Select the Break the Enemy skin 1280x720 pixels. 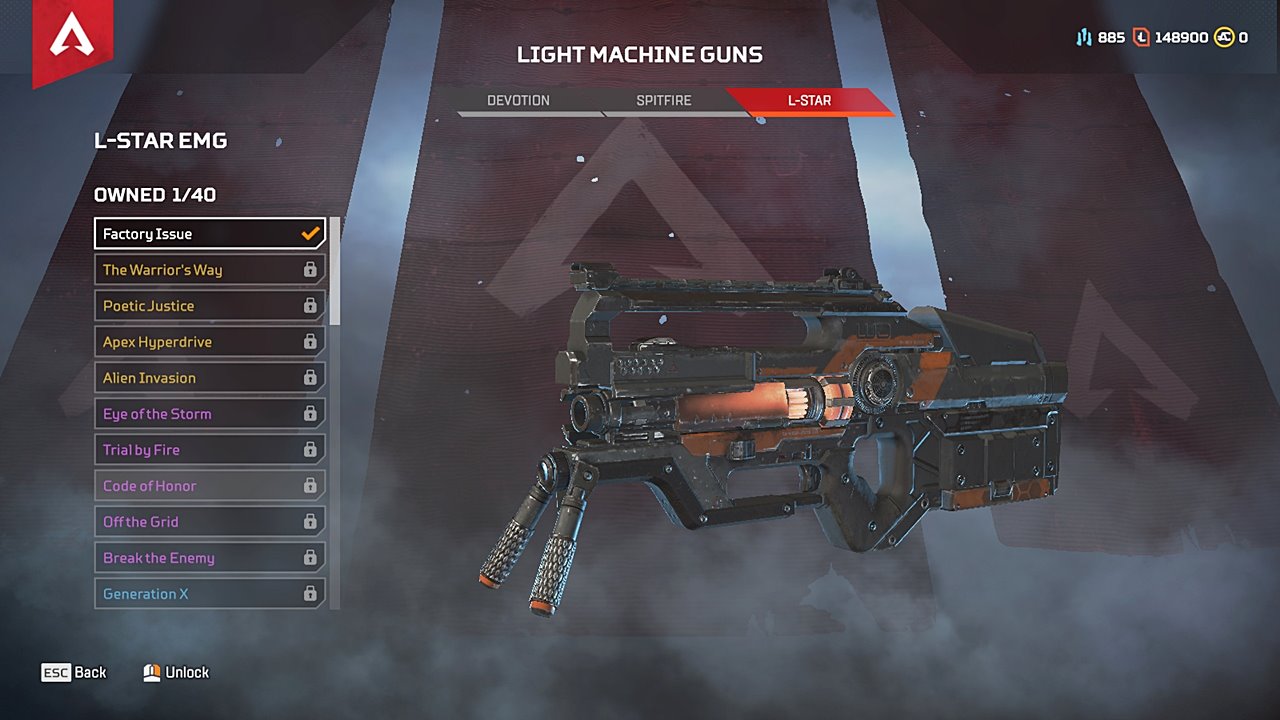pyautogui.click(x=210, y=558)
